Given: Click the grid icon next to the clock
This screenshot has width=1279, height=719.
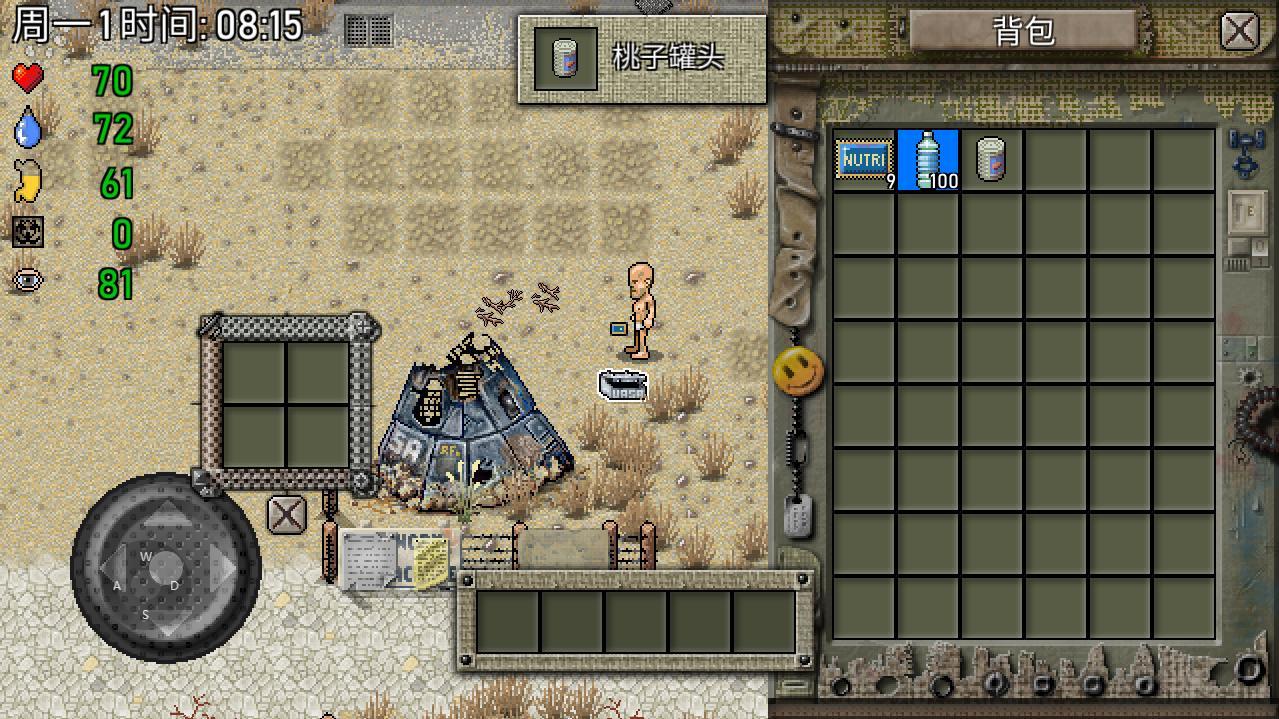Looking at the screenshot, I should tap(369, 30).
